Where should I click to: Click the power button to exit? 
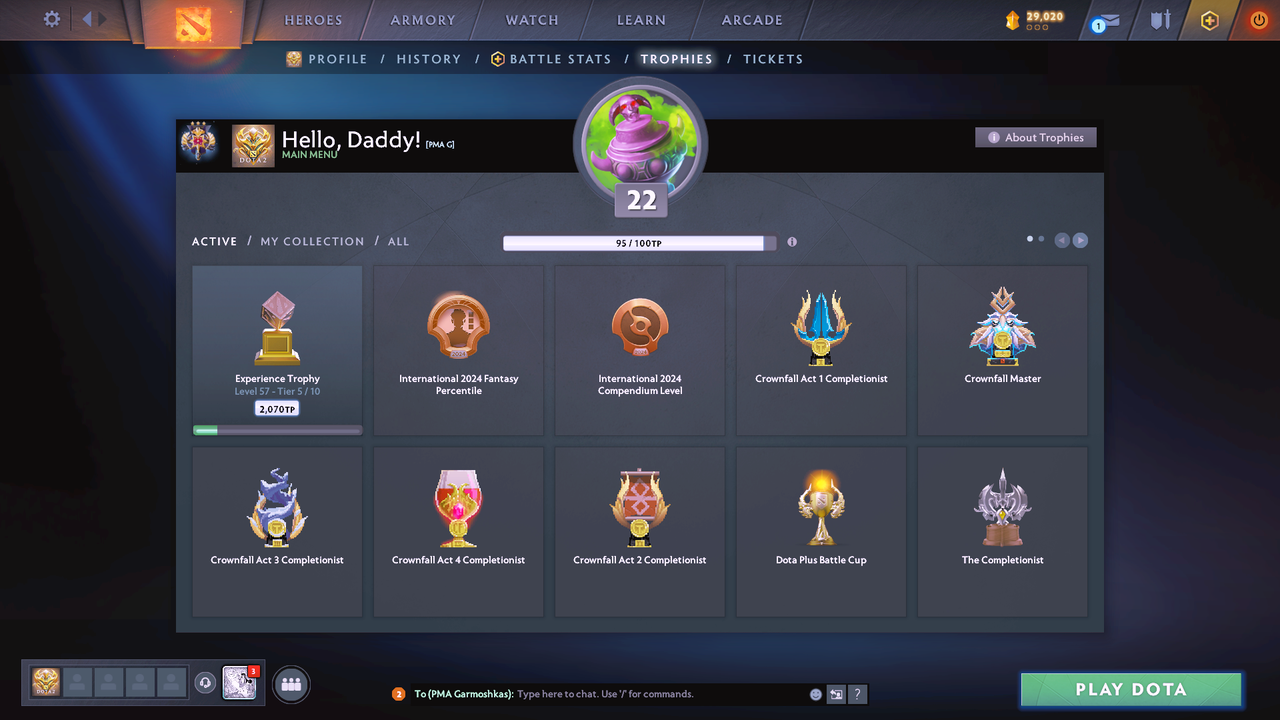pos(1258,19)
